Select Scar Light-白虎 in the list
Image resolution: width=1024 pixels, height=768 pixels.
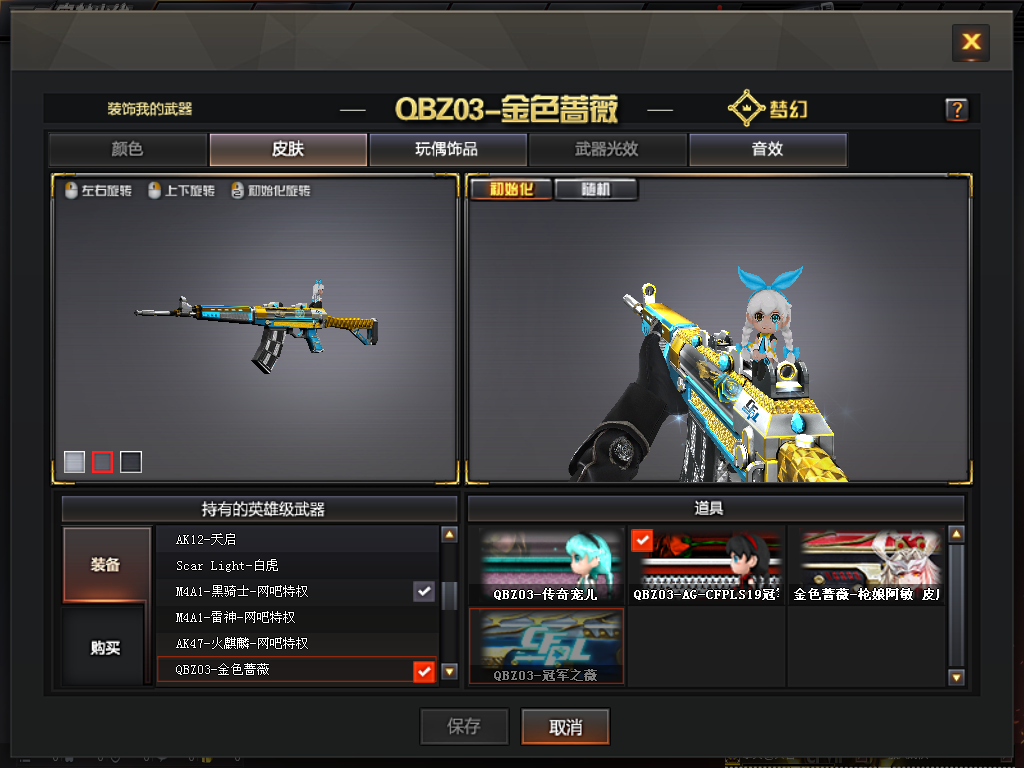pos(297,566)
